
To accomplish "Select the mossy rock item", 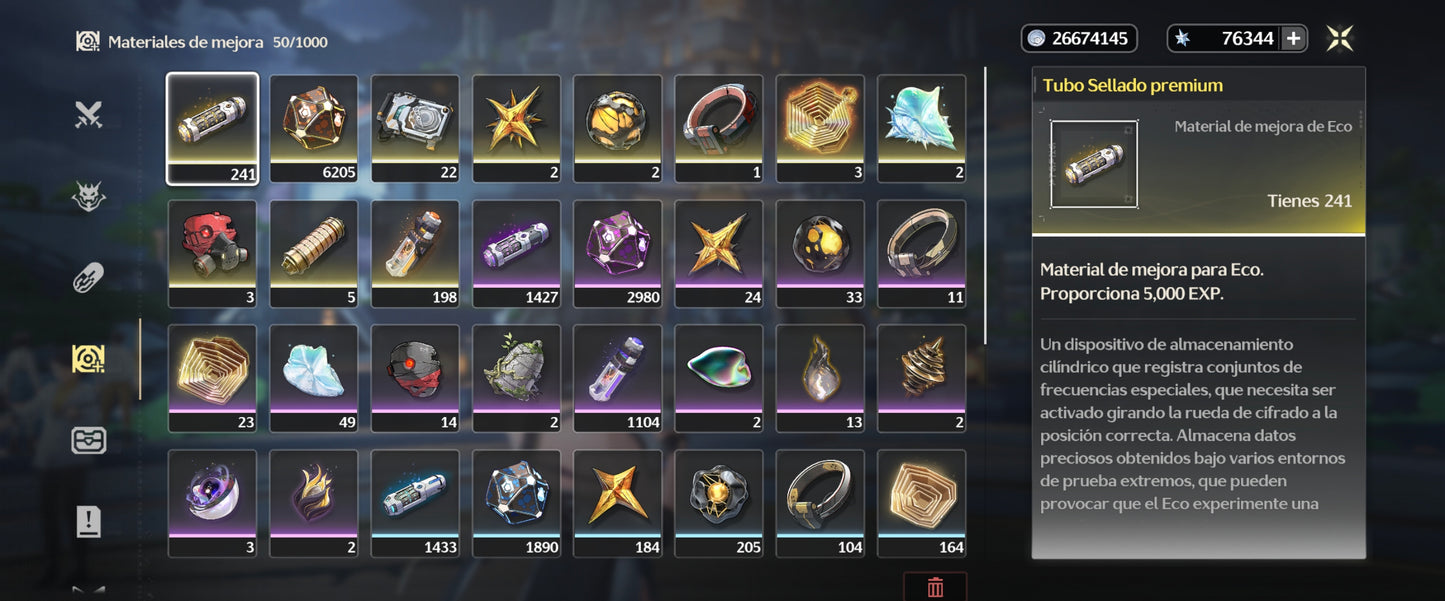I will pyautogui.click(x=516, y=378).
